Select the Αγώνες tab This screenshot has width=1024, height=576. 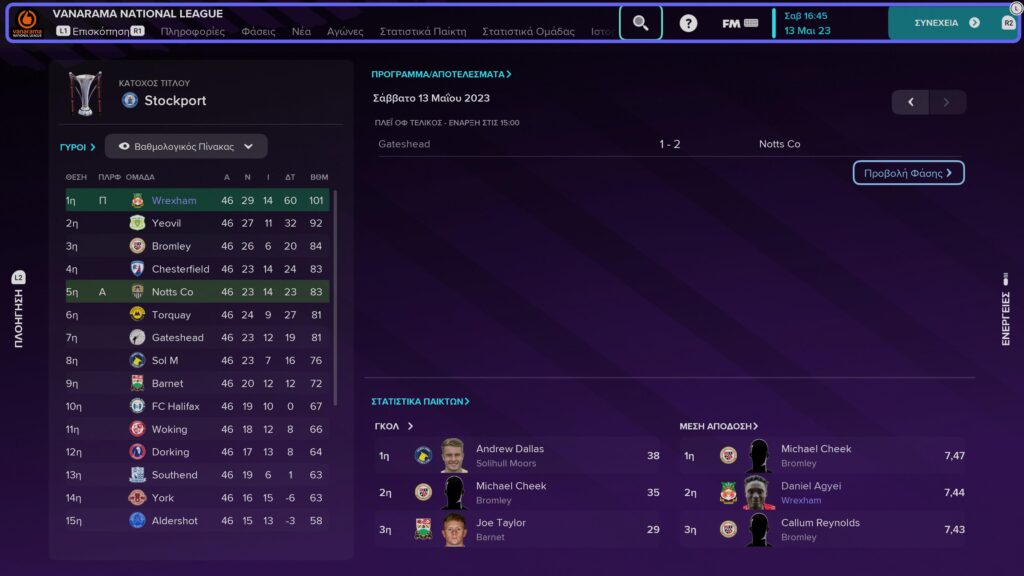pos(345,31)
